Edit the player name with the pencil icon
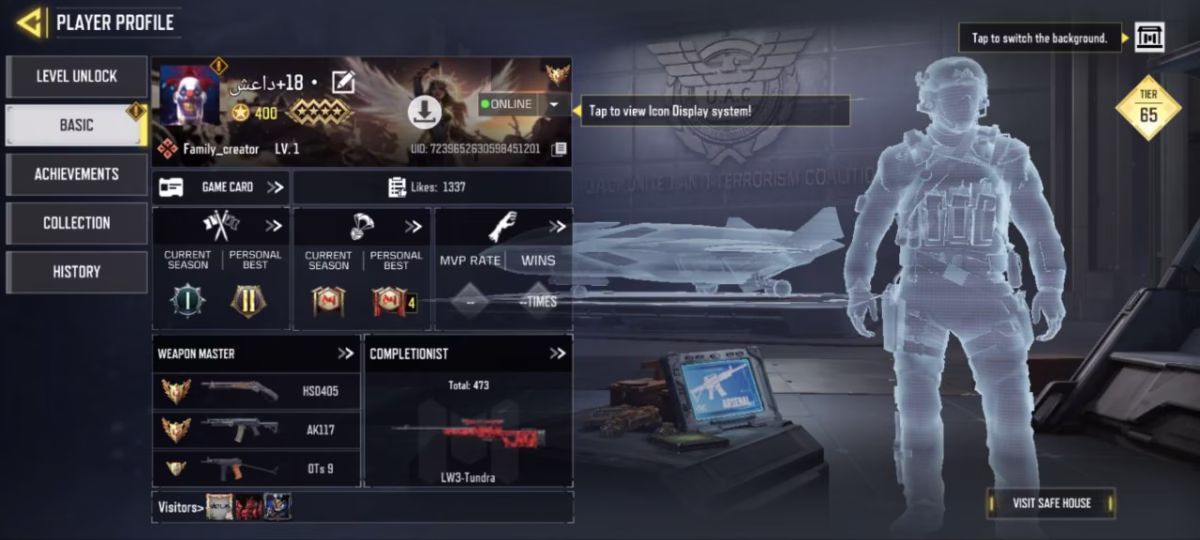Screen dimensions: 1200x540 coord(344,83)
